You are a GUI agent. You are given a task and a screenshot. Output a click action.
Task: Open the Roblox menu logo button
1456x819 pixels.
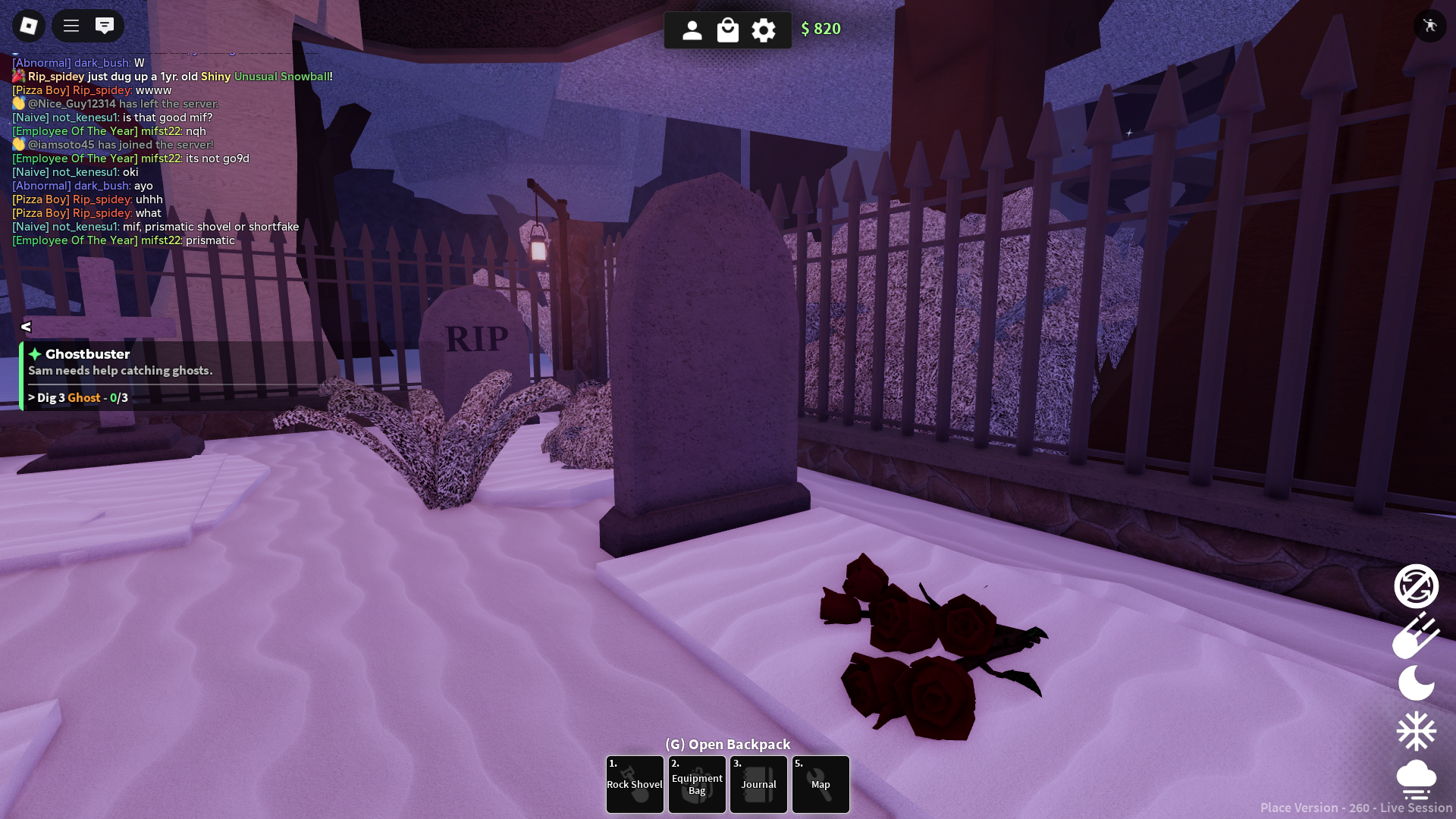29,27
